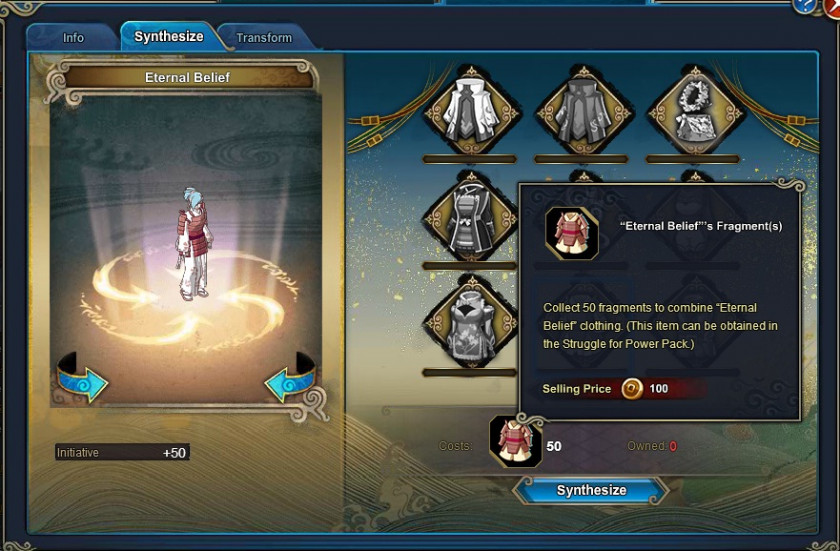Close the clothing window with red X
The height and width of the screenshot is (551, 840).
click(833, 6)
